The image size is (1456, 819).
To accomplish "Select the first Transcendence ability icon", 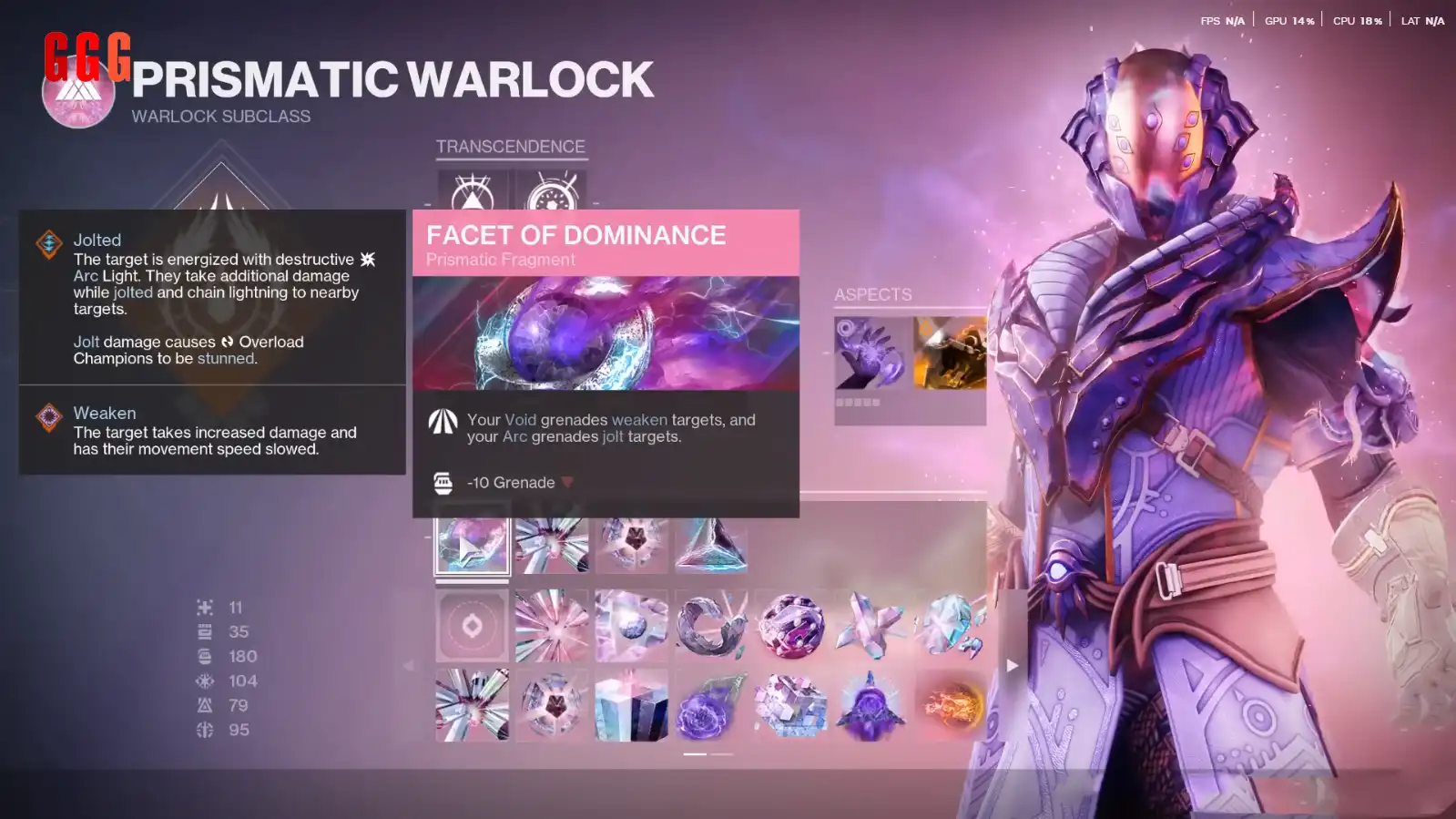I will pyautogui.click(x=473, y=193).
